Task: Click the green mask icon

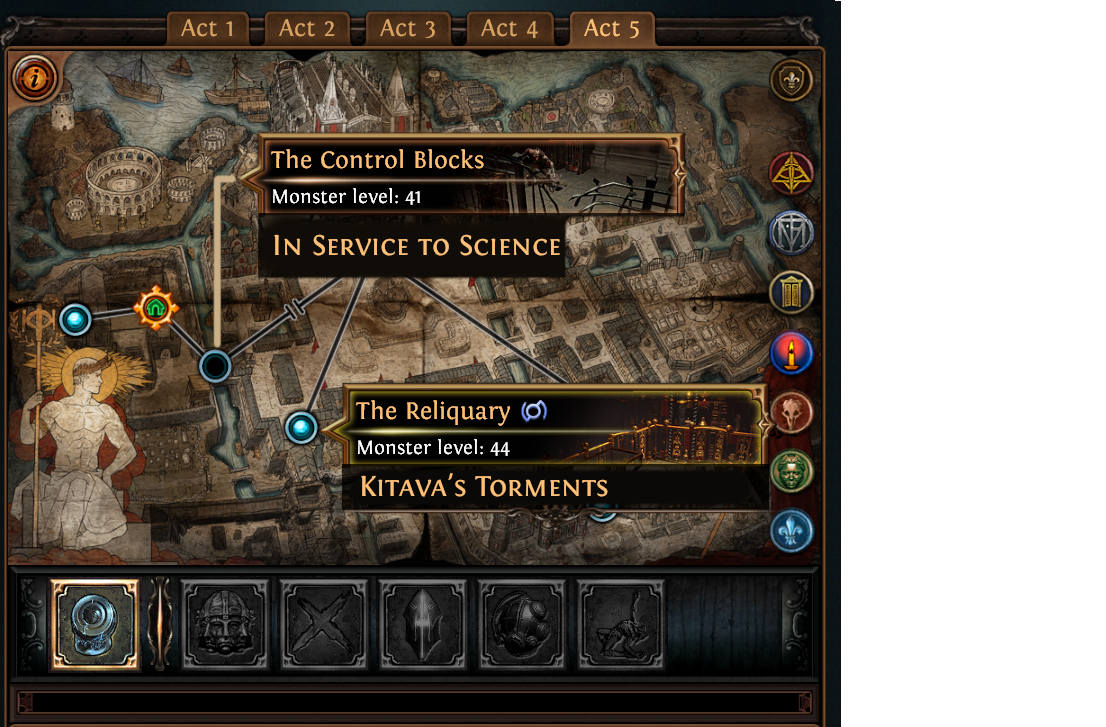Action: coord(791,471)
